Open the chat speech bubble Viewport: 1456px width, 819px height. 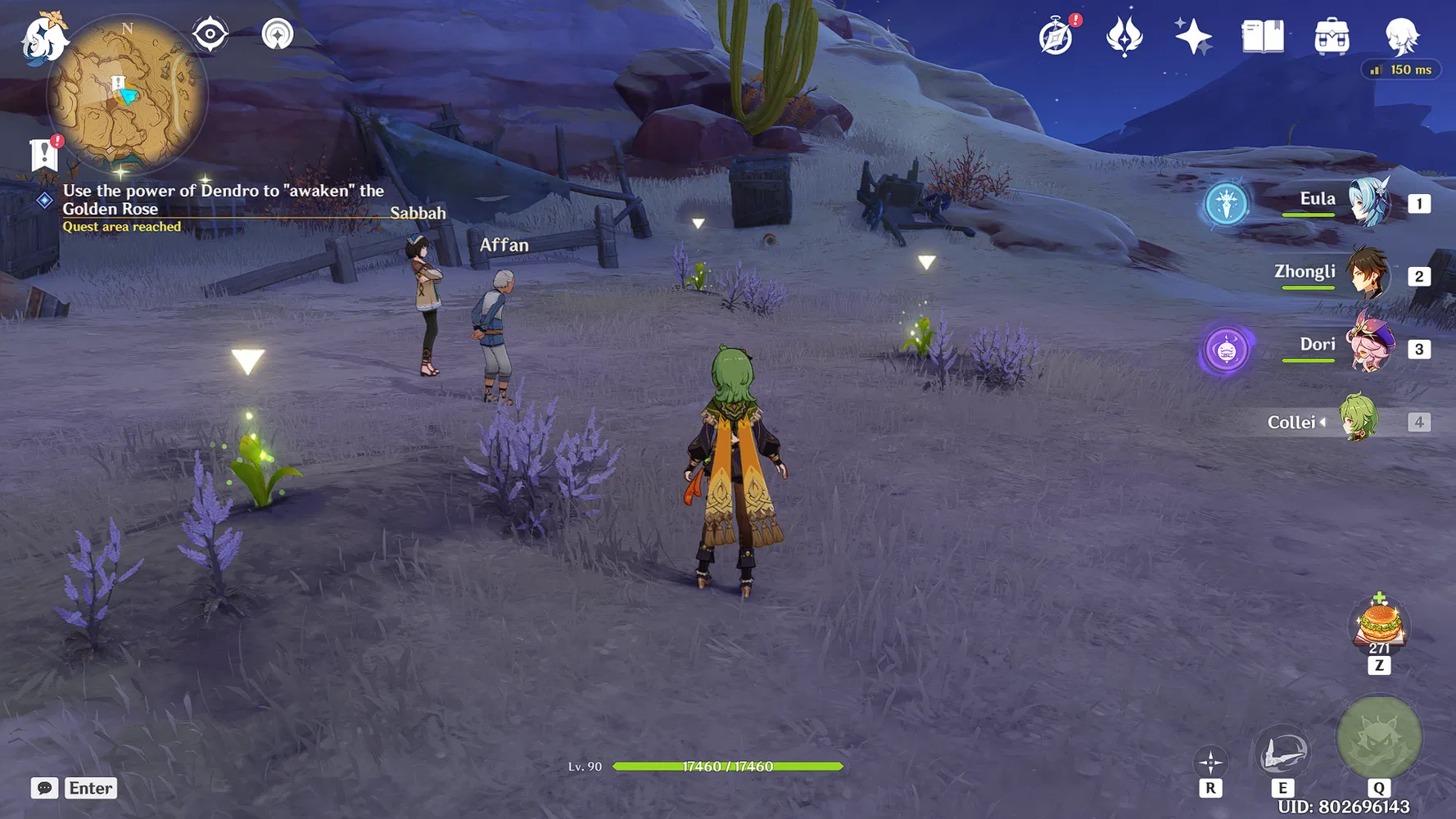[x=45, y=788]
